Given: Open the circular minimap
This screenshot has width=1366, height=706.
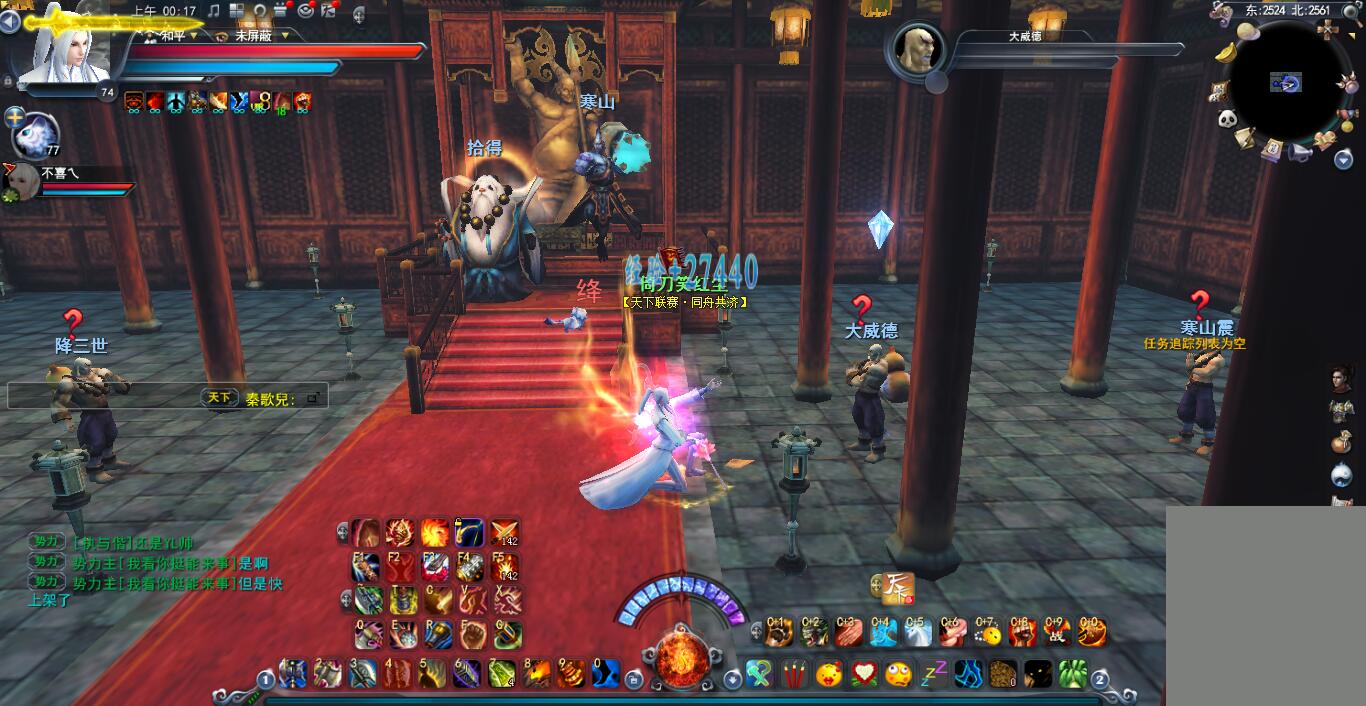Looking at the screenshot, I should [x=1287, y=82].
